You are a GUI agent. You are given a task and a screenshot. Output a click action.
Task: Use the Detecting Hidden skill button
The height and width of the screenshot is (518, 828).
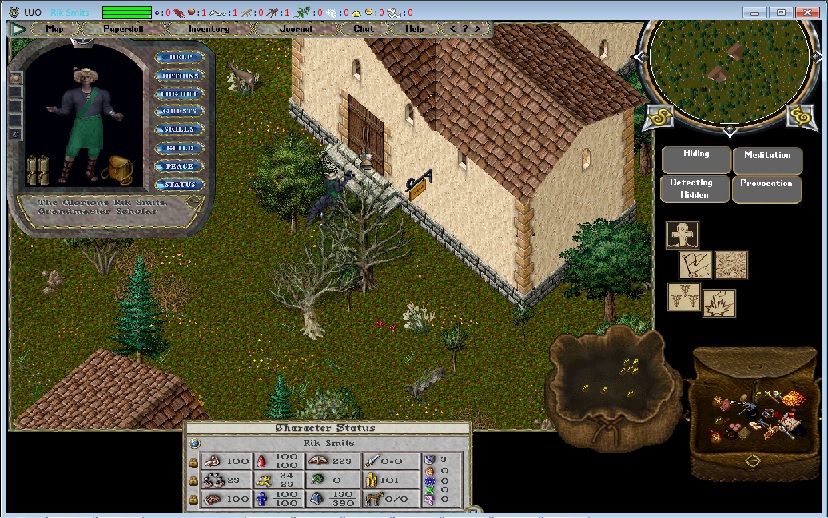695,188
